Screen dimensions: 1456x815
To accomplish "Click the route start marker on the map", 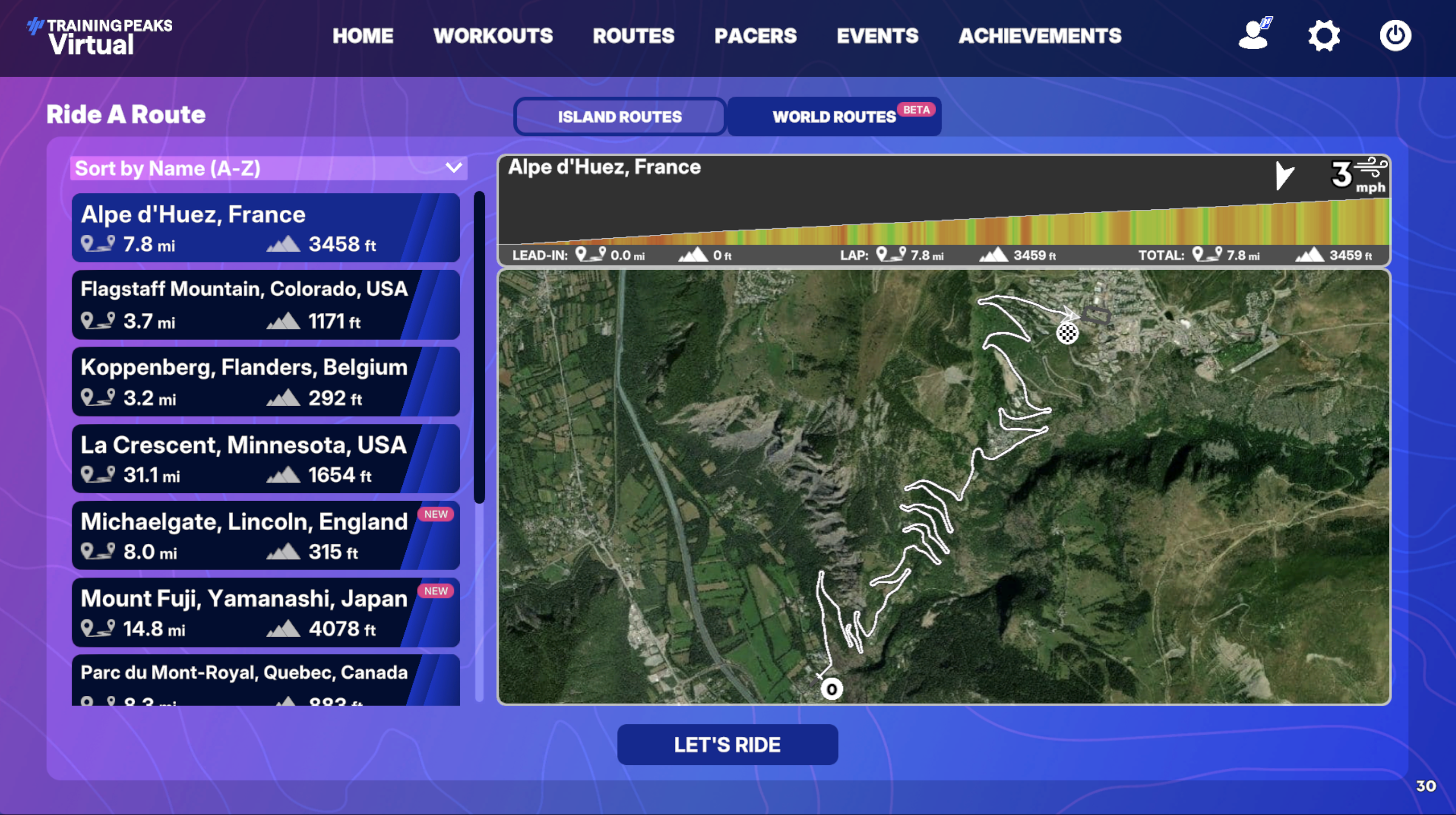I will click(x=831, y=688).
